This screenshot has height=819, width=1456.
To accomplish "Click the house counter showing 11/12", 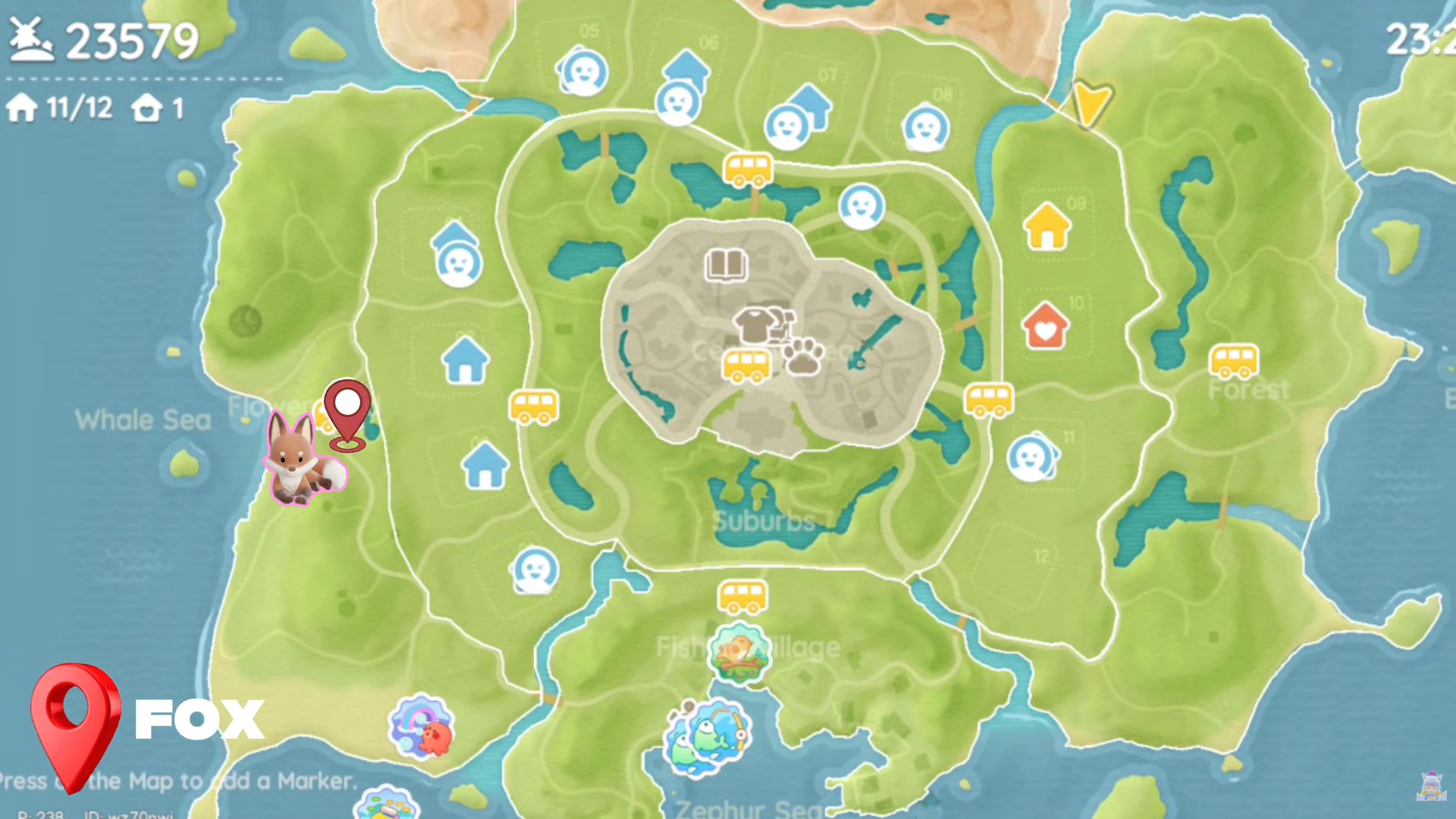I will pyautogui.click(x=59, y=108).
